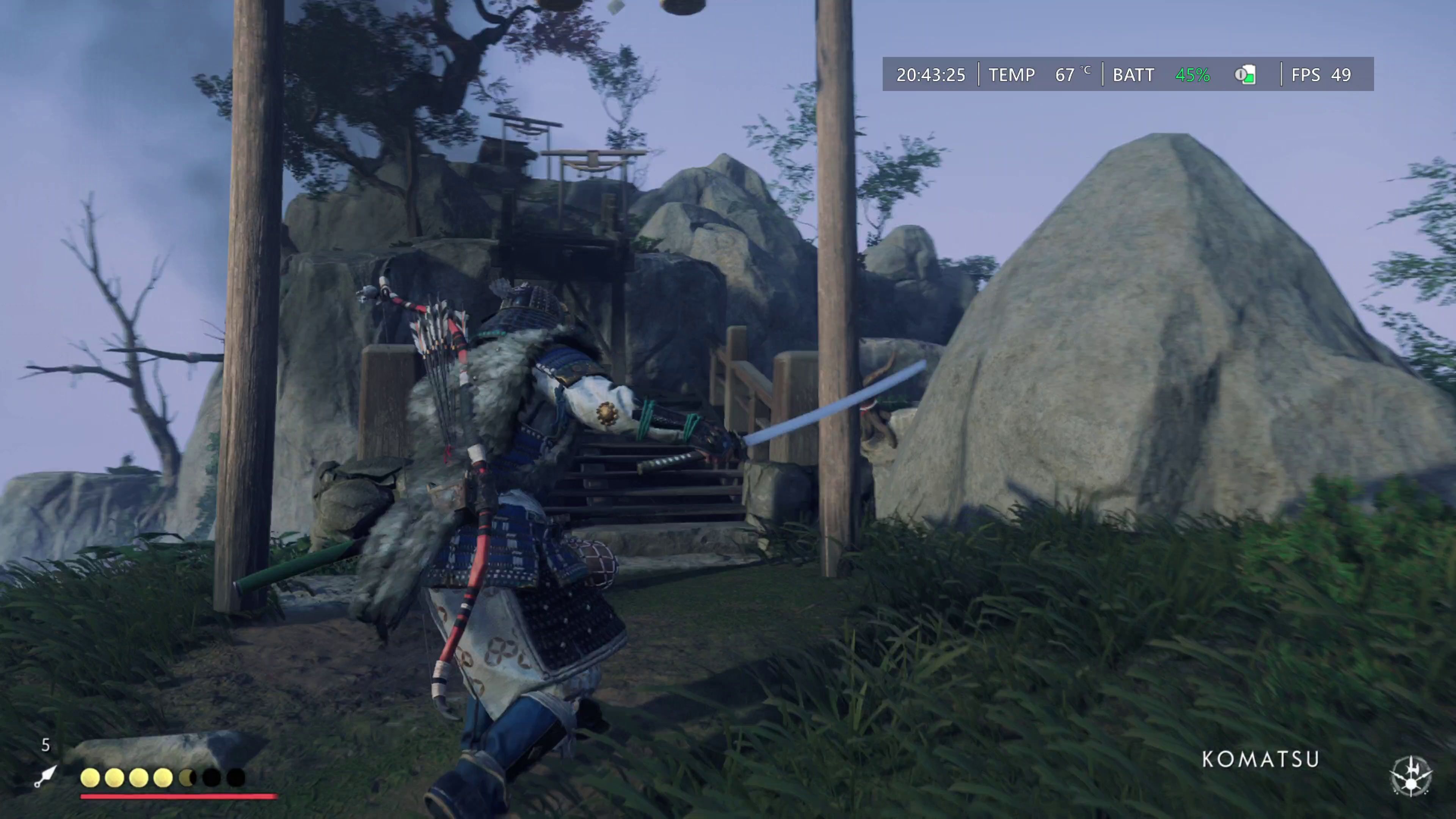The height and width of the screenshot is (819, 1456).
Task: Click the last empty resolve circle
Action: 236,778
